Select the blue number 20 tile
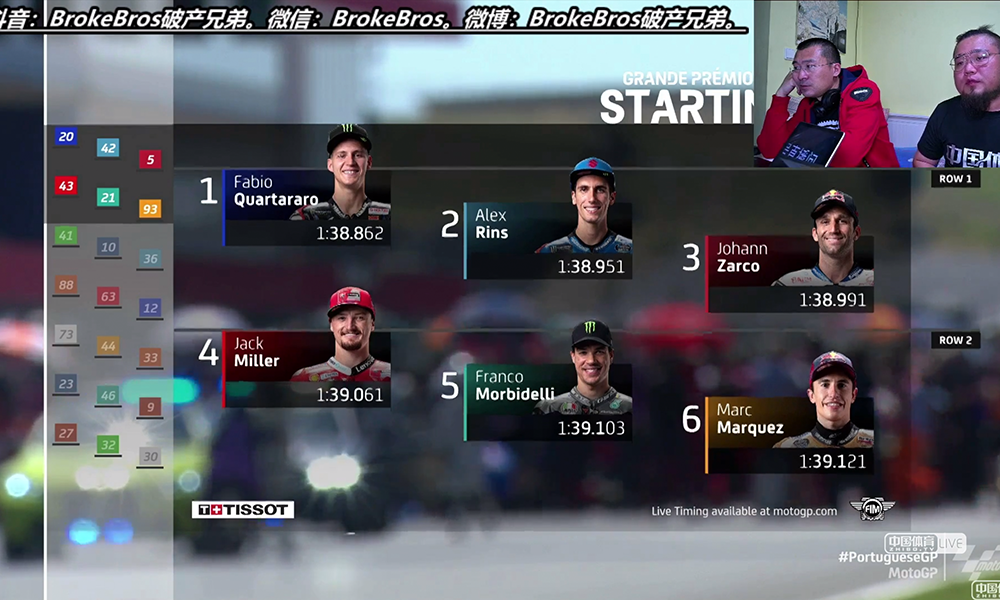The height and width of the screenshot is (600, 1000). 66,137
